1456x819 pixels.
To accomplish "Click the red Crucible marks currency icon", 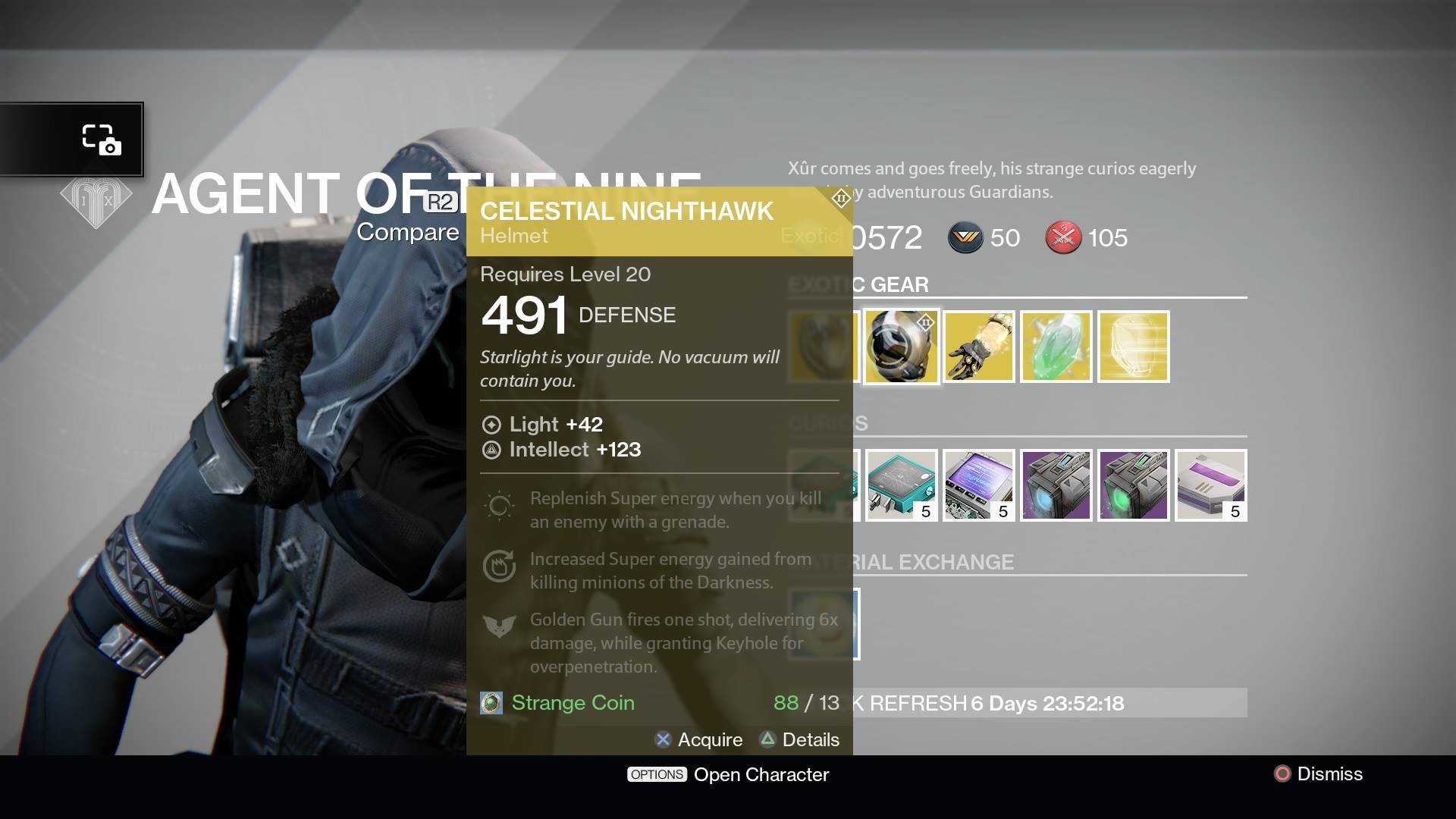I will 1064,237.
